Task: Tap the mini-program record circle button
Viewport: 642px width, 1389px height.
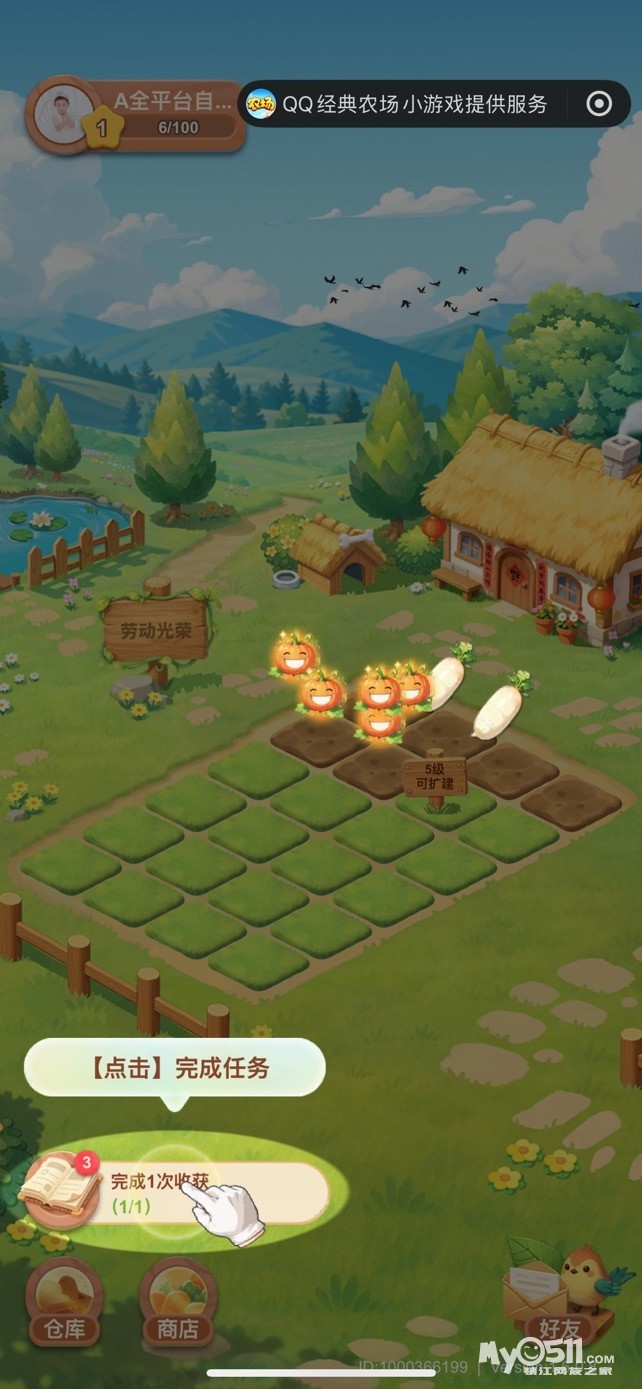Action: click(x=598, y=104)
